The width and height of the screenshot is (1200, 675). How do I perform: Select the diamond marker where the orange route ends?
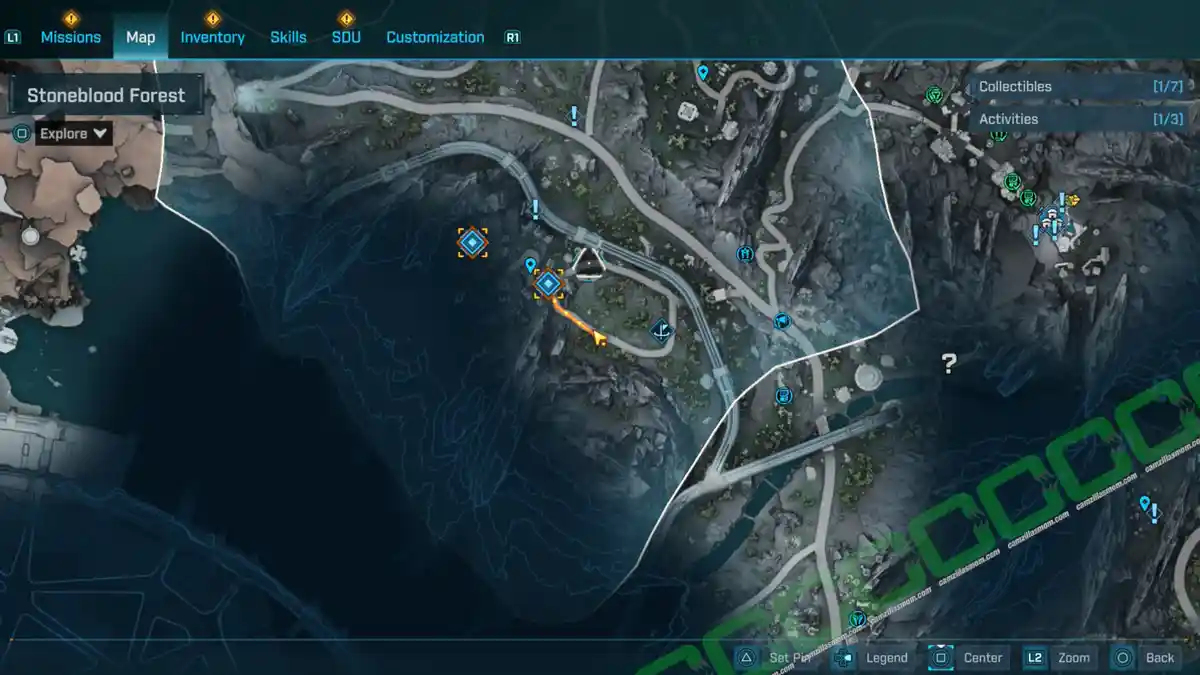[x=547, y=284]
